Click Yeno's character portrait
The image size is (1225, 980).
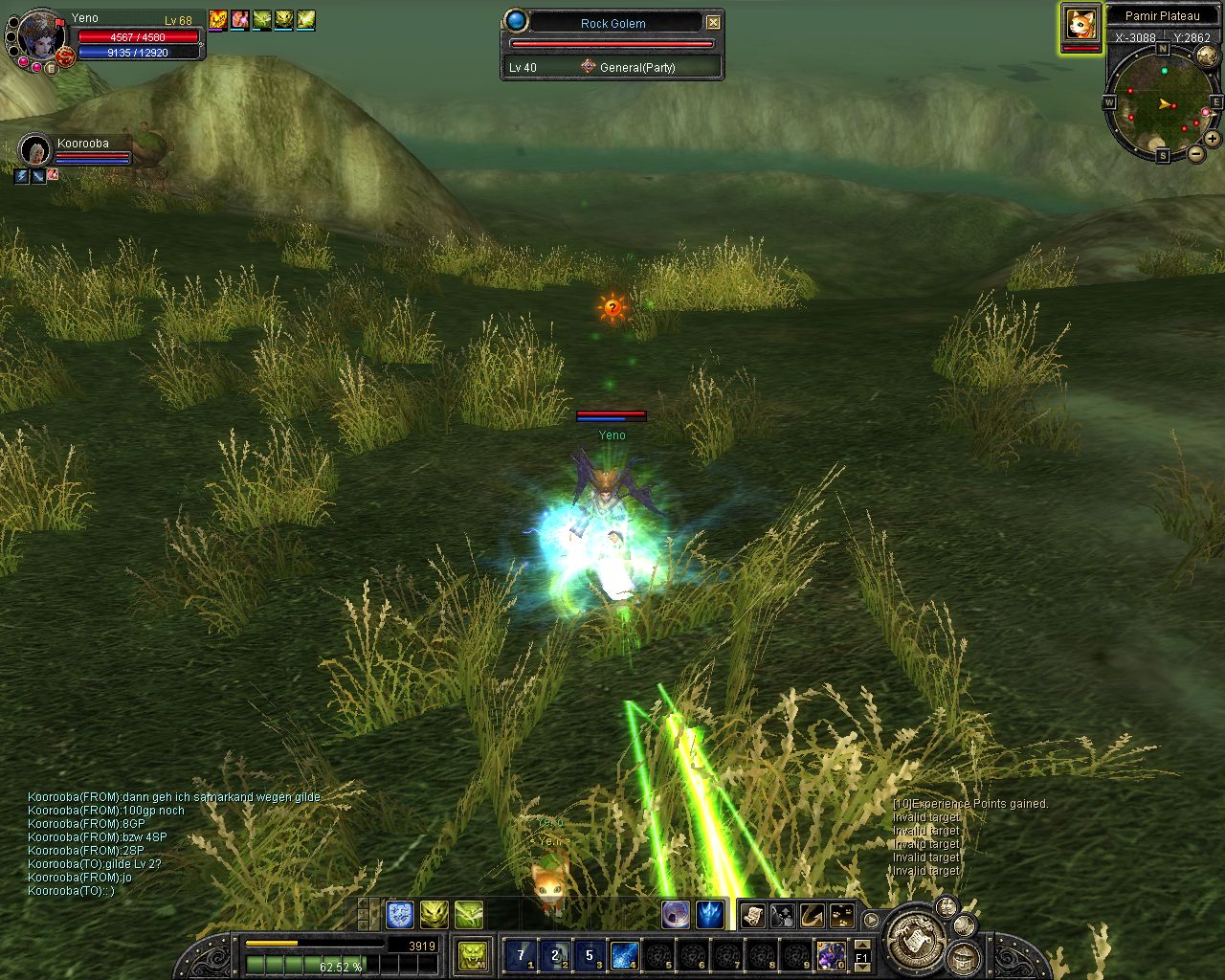click(x=40, y=38)
